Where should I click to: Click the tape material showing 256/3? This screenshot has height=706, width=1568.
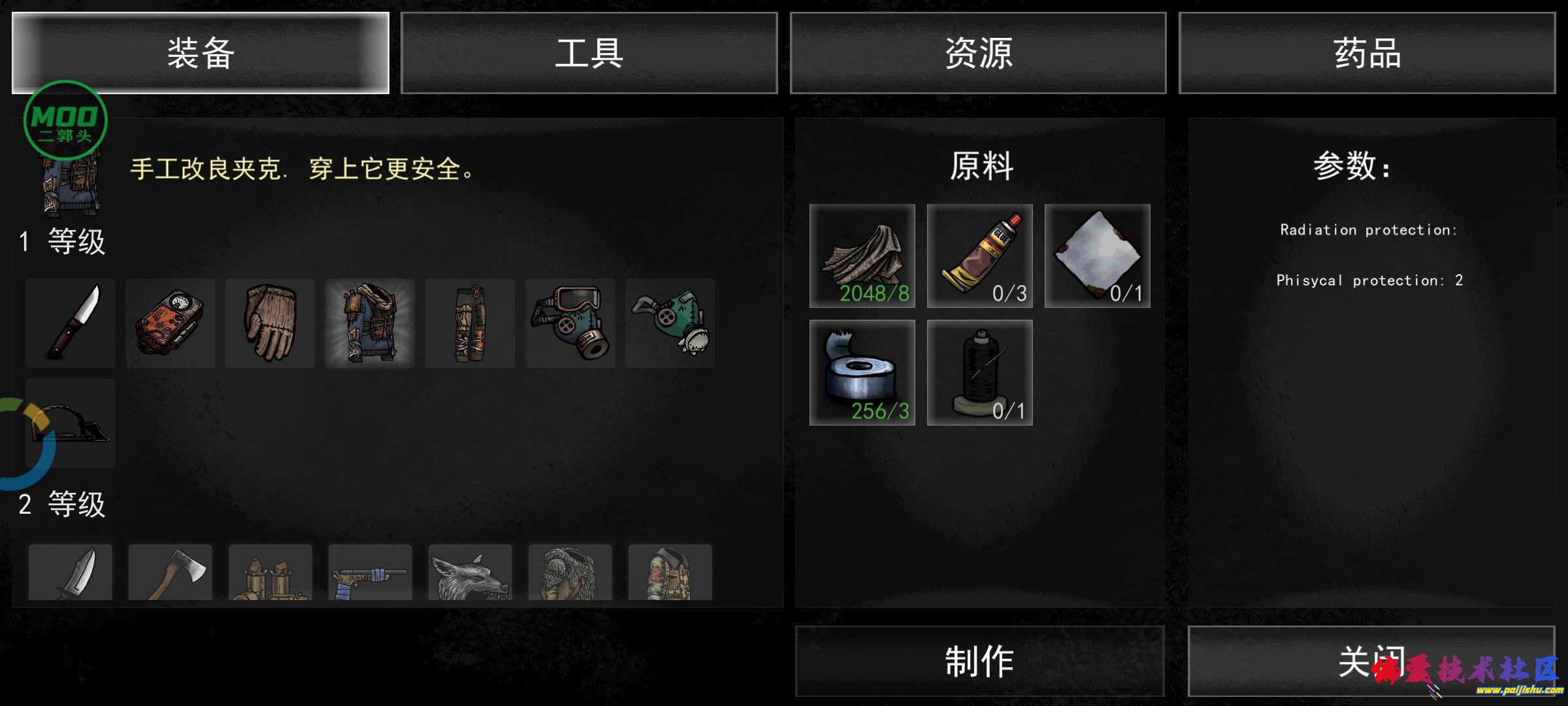[861, 373]
